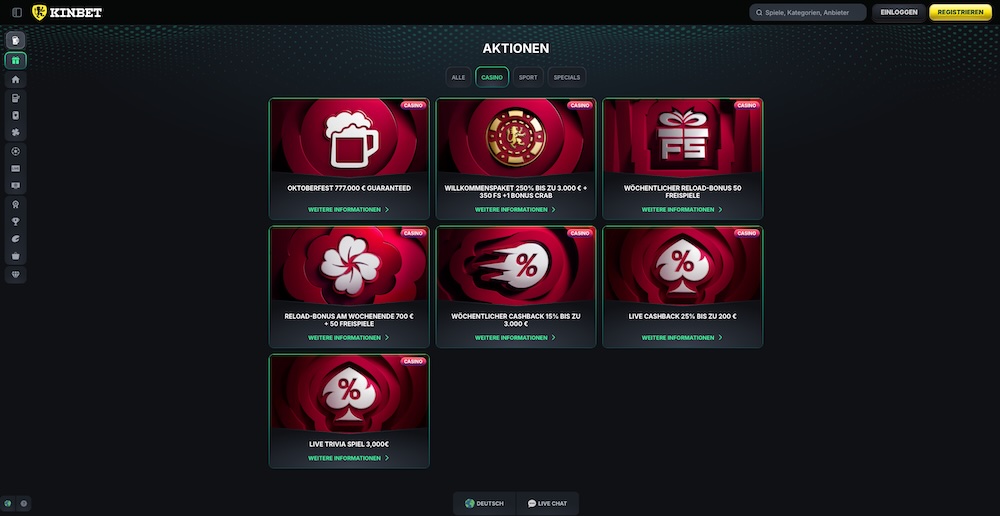This screenshot has width=1000, height=516.
Task: Click the yellow Registrieren button
Action: click(960, 12)
